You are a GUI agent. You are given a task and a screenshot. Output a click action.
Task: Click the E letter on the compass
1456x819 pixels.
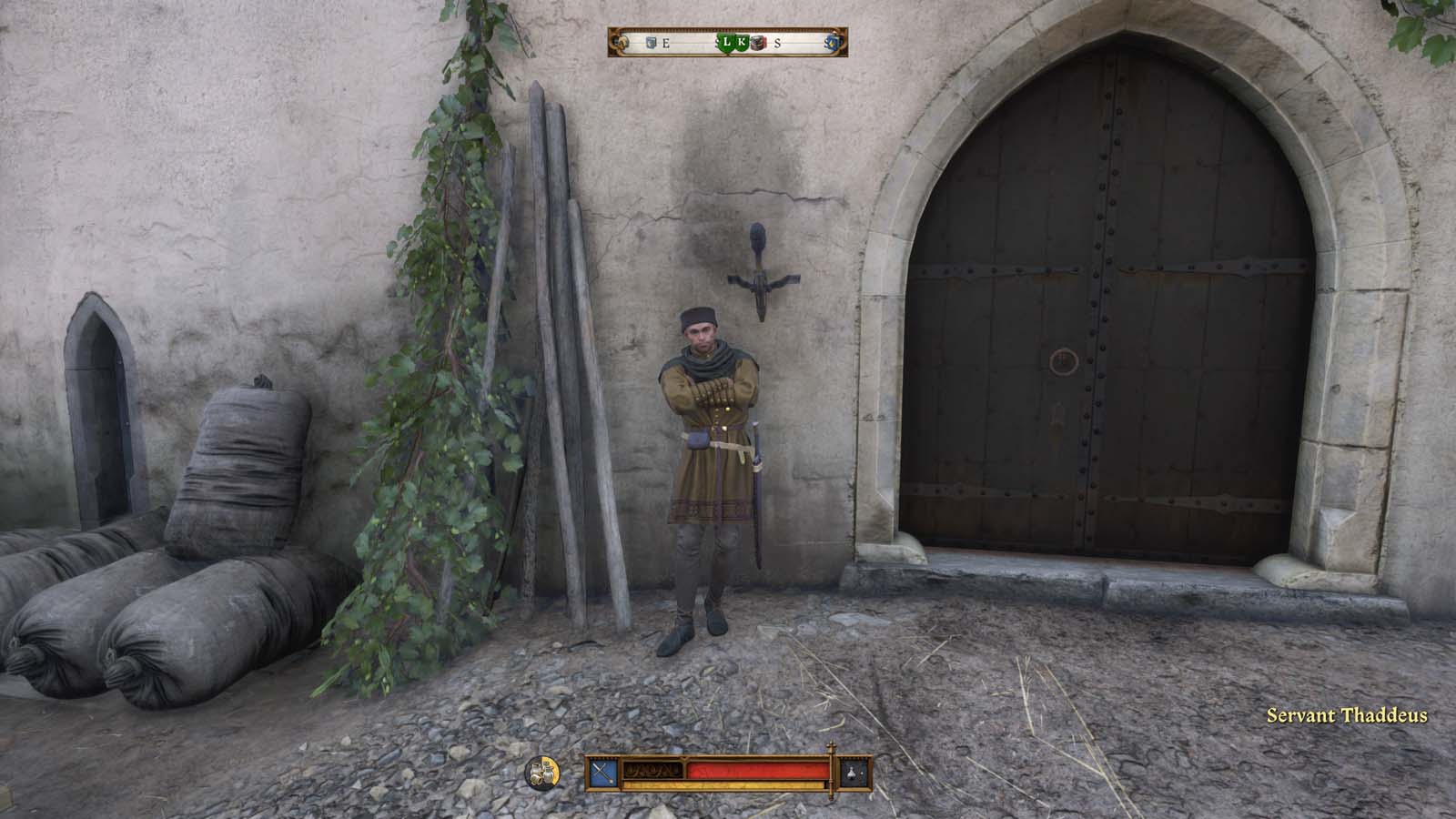[665, 41]
